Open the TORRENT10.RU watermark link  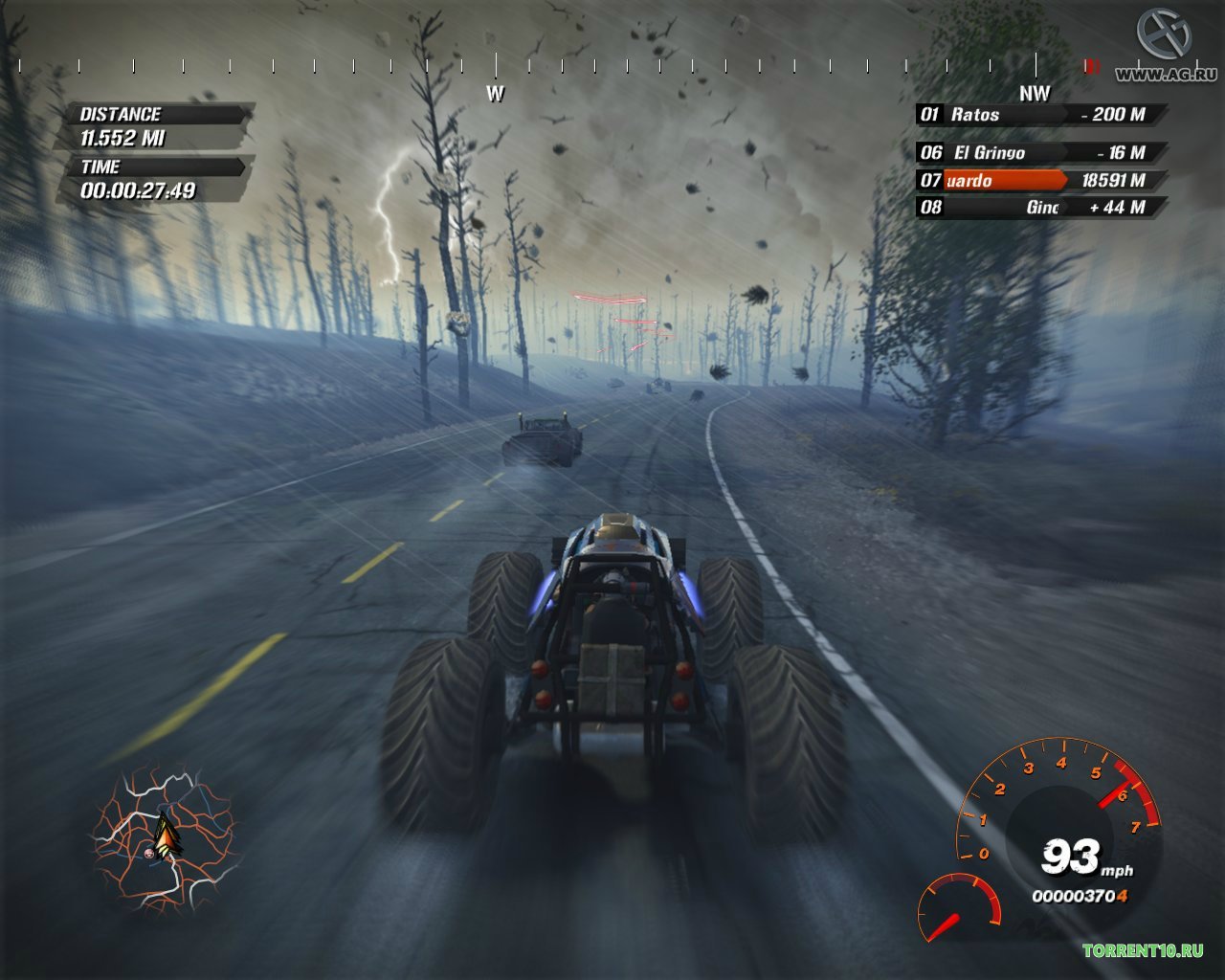coord(1142,950)
